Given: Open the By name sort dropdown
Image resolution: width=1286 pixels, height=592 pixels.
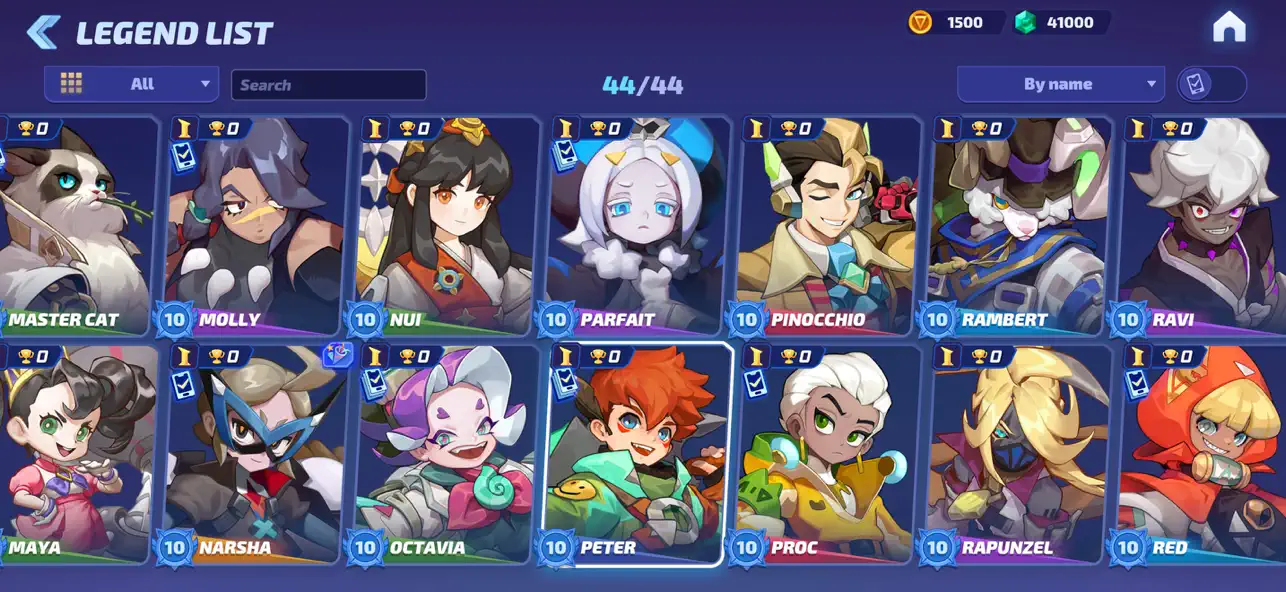Looking at the screenshot, I should tap(1060, 84).
